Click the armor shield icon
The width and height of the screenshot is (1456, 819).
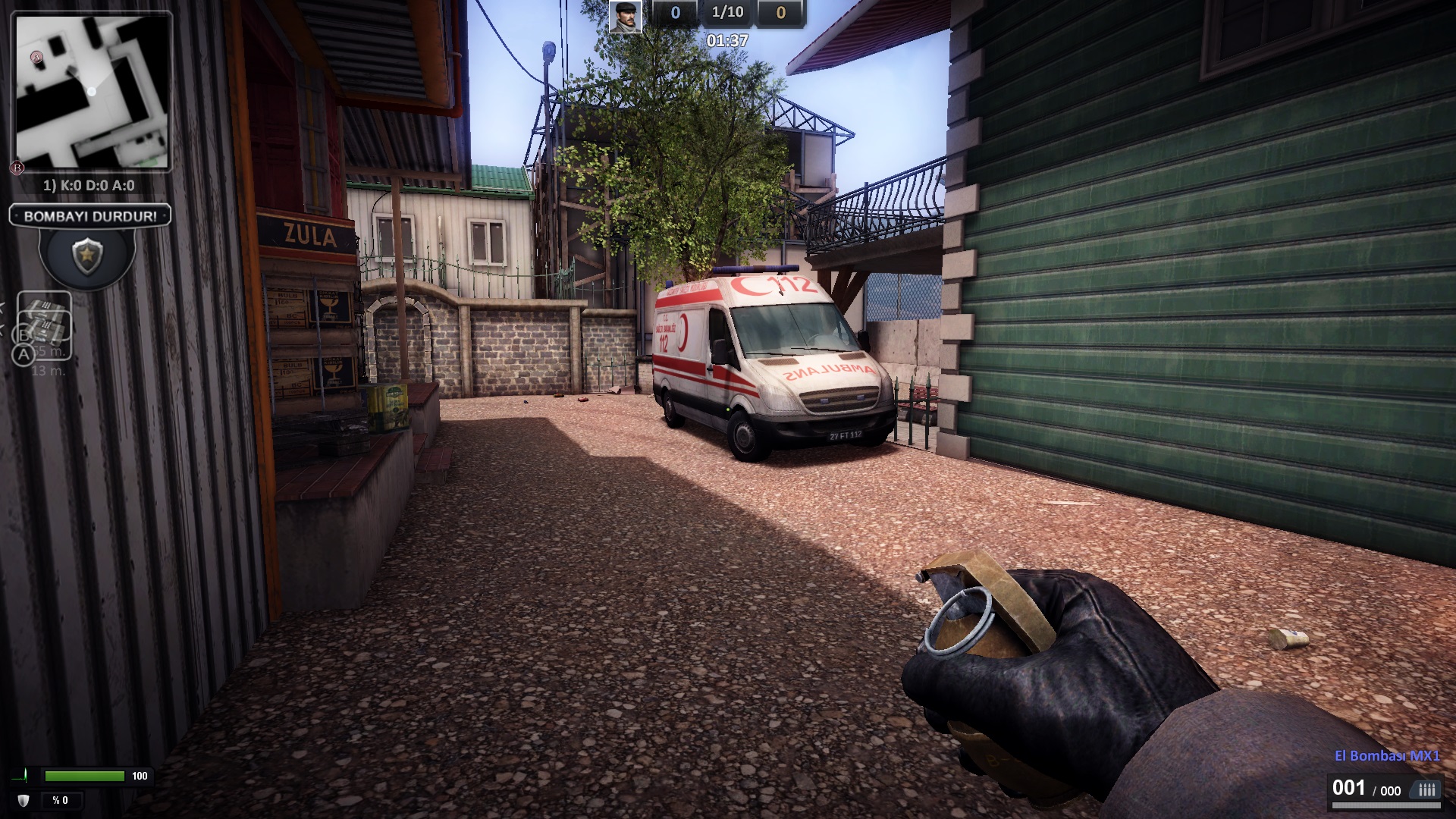click(x=24, y=800)
